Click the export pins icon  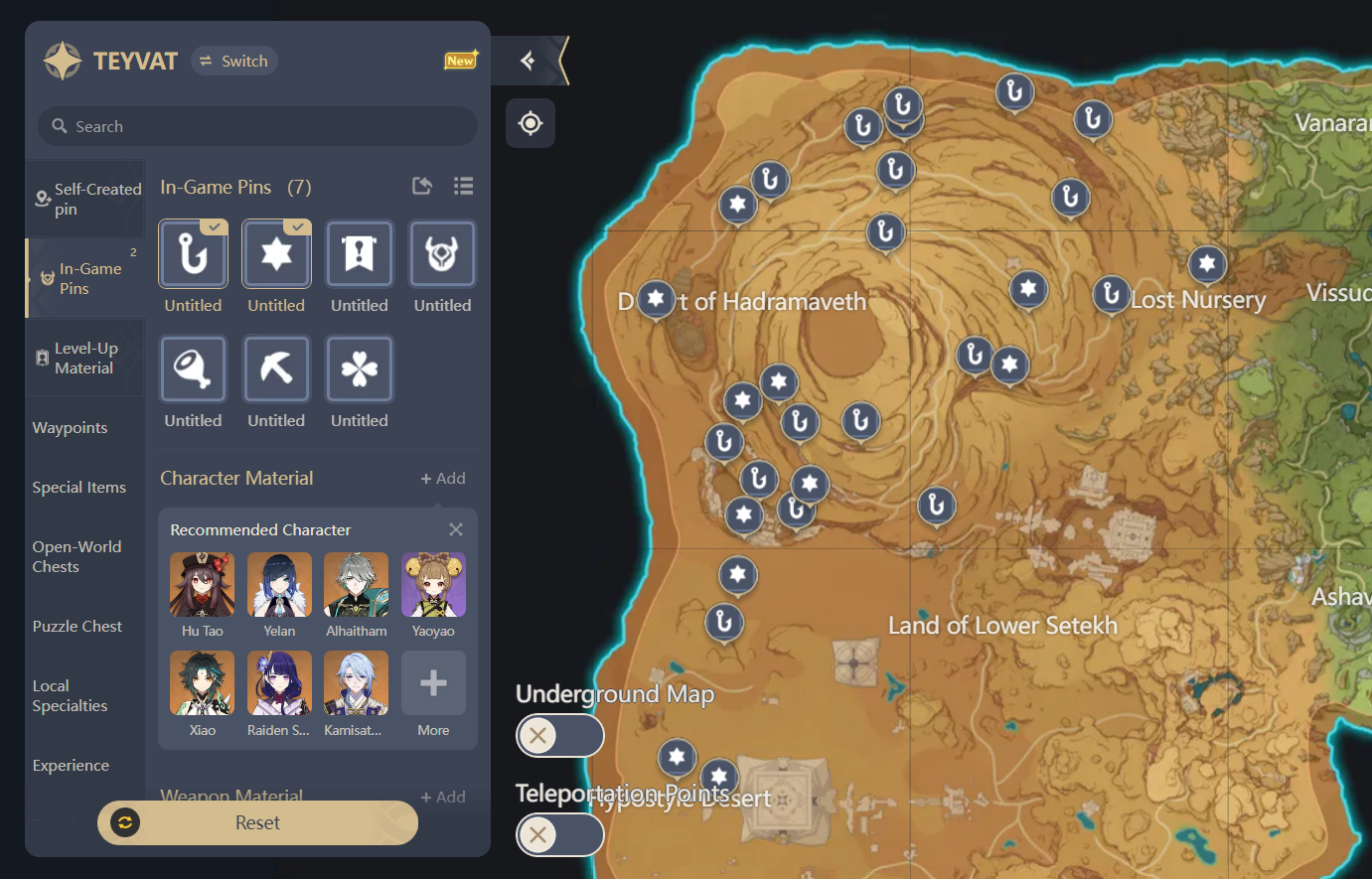click(421, 186)
